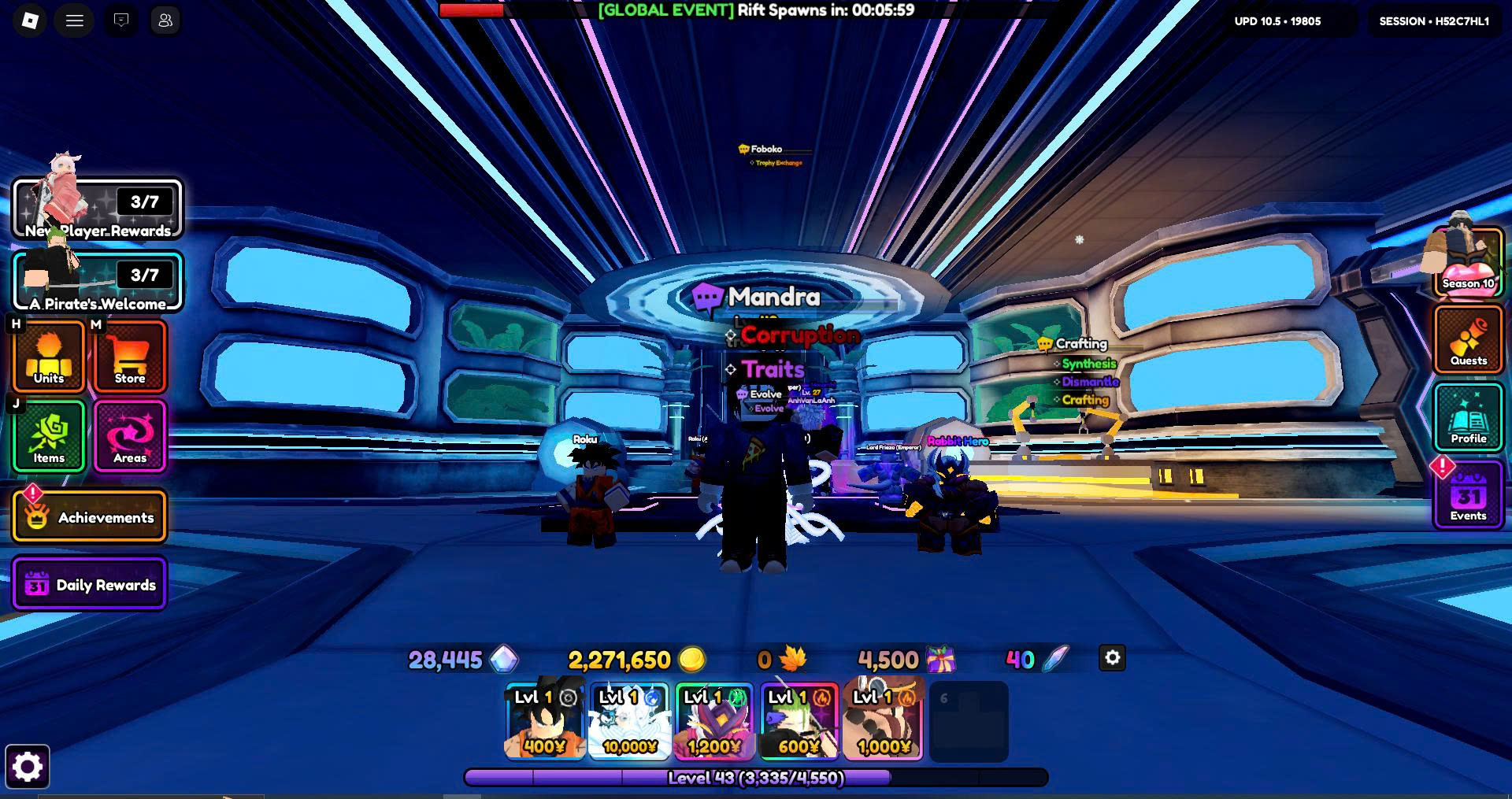Claim Daily Rewards
1512x799 pixels.
click(x=89, y=585)
